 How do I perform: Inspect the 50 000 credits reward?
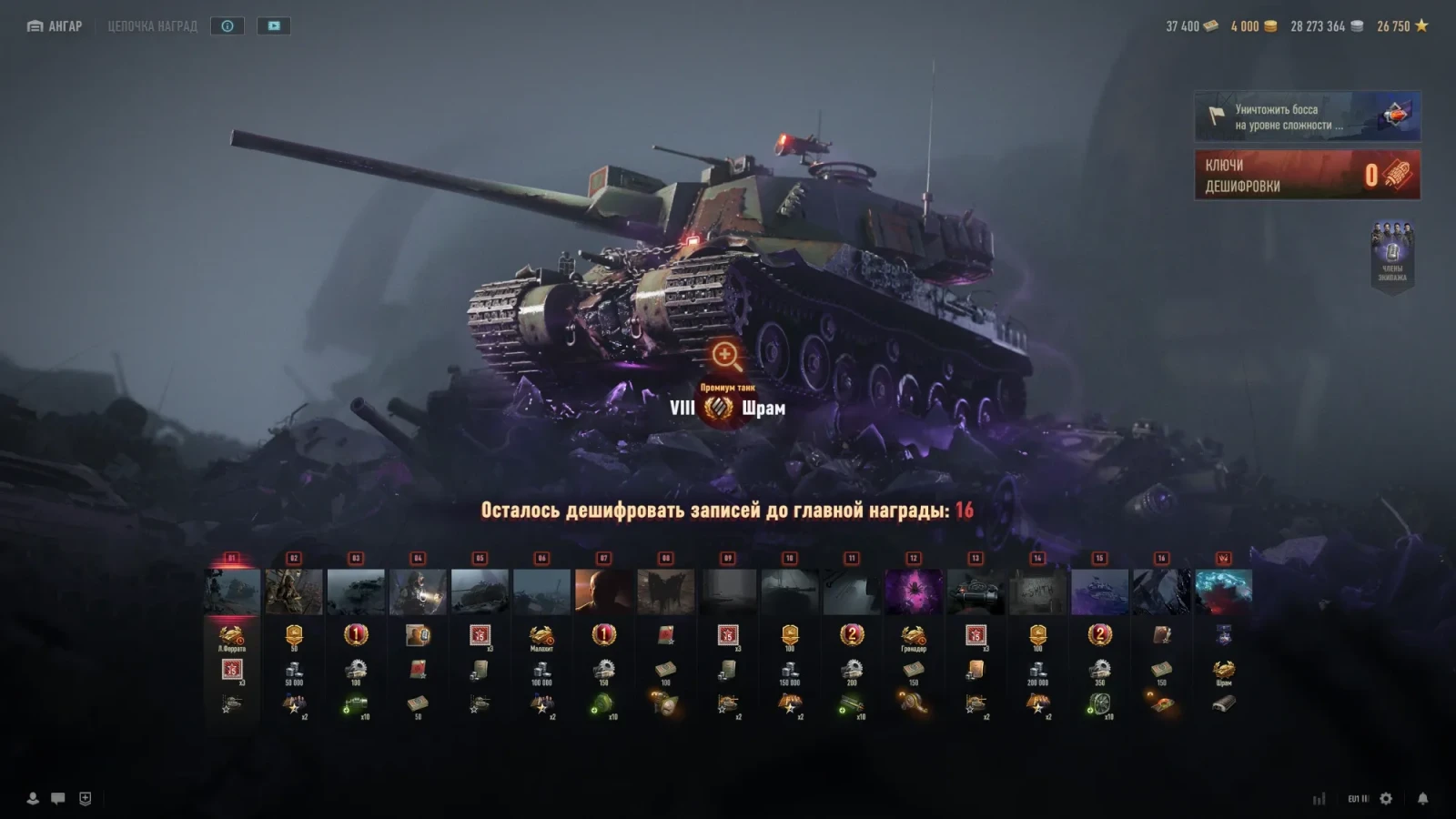(x=294, y=672)
